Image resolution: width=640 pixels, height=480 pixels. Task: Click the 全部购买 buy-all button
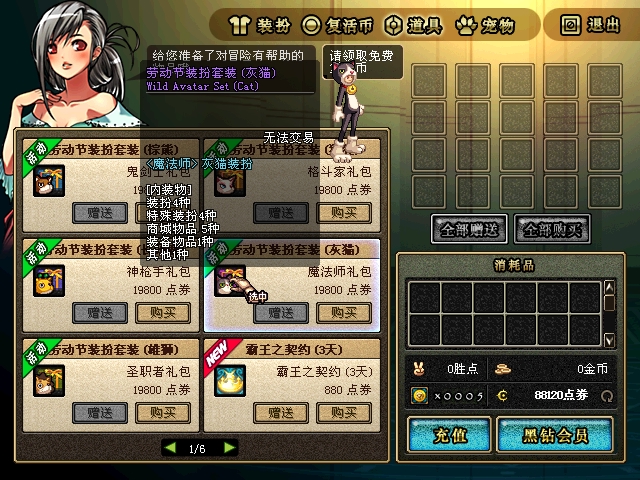[550, 228]
